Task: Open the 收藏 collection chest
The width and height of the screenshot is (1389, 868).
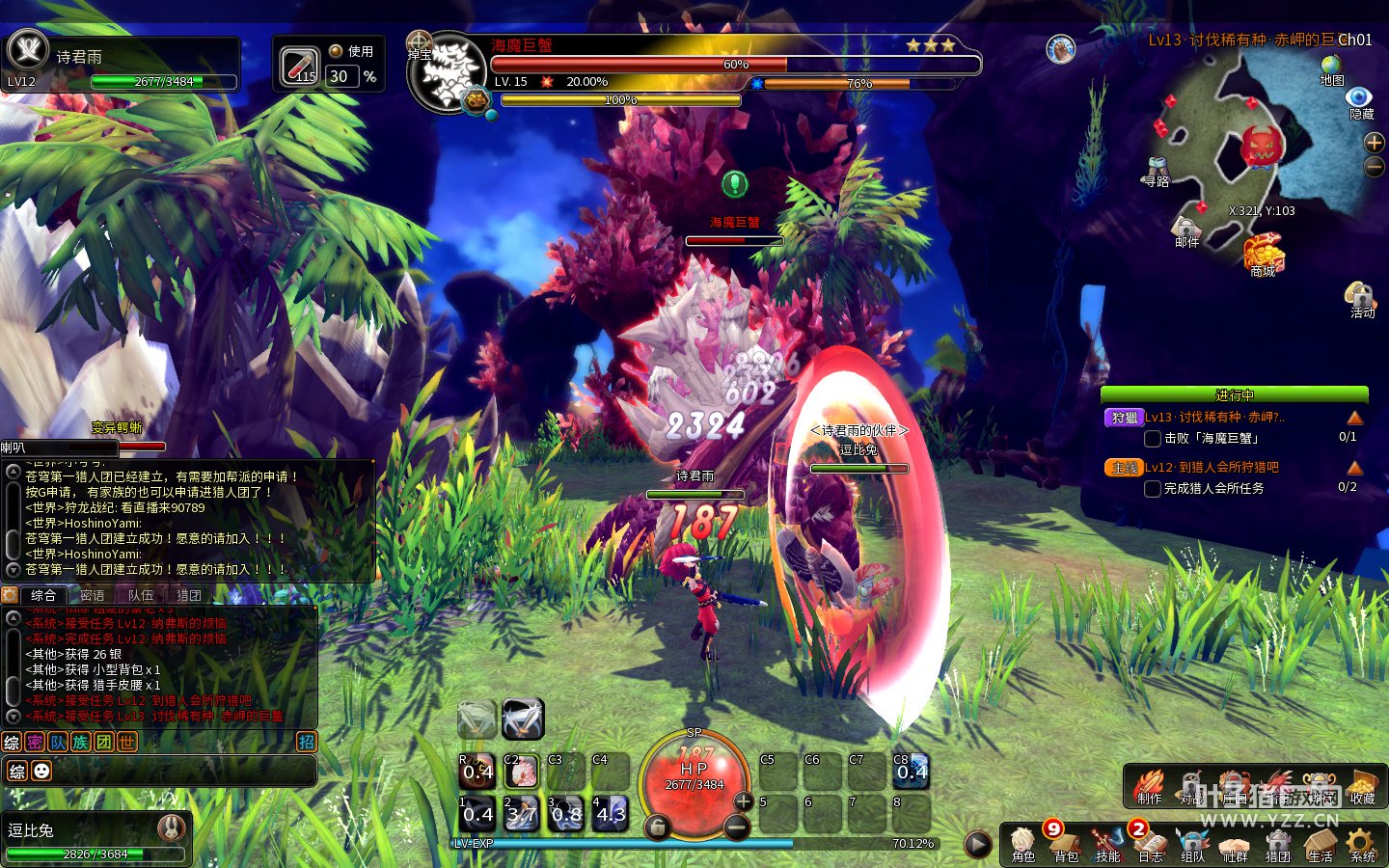Action: point(1362,786)
